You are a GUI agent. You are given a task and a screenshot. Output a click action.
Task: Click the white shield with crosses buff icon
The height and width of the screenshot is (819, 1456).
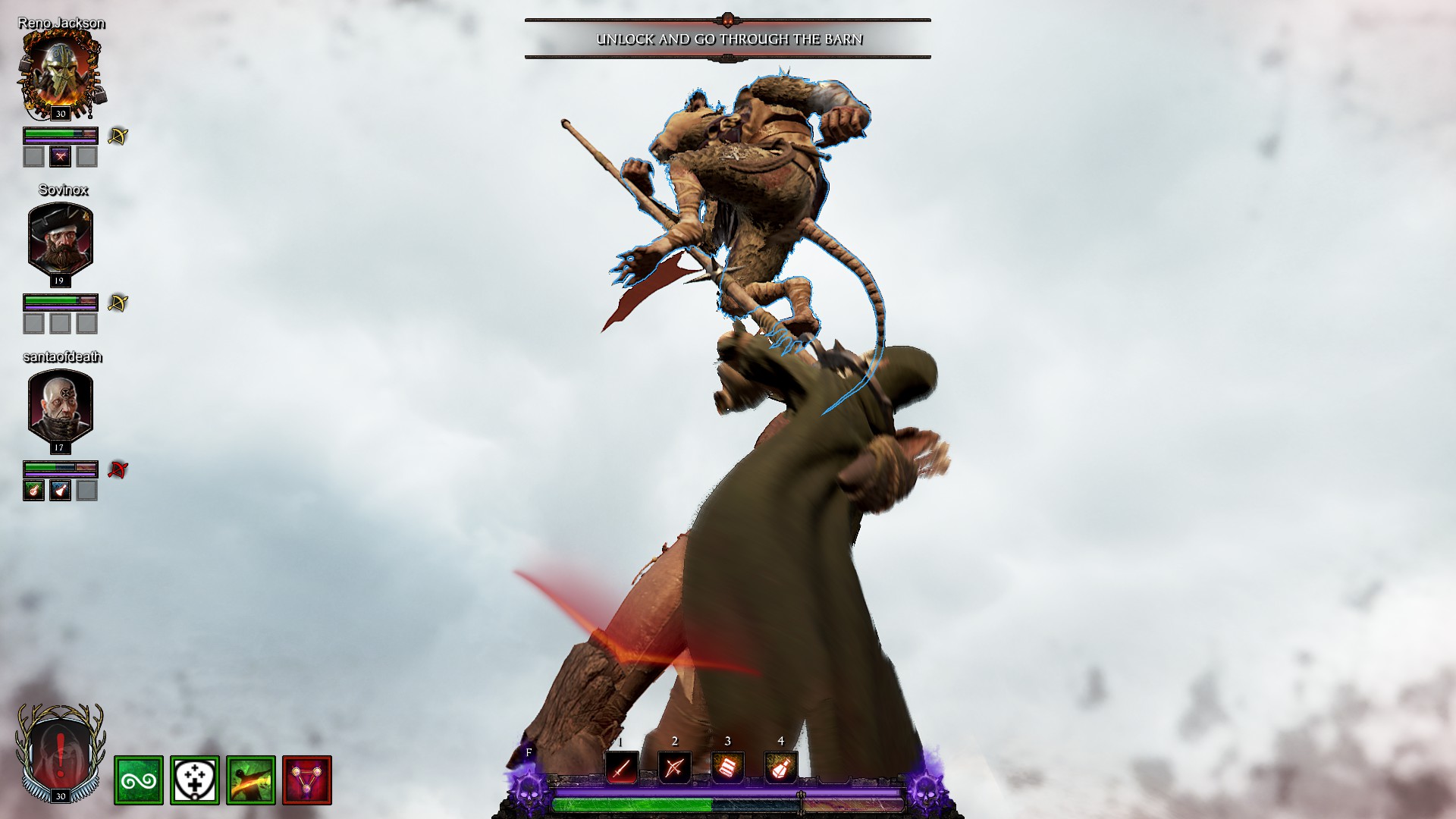click(x=195, y=780)
